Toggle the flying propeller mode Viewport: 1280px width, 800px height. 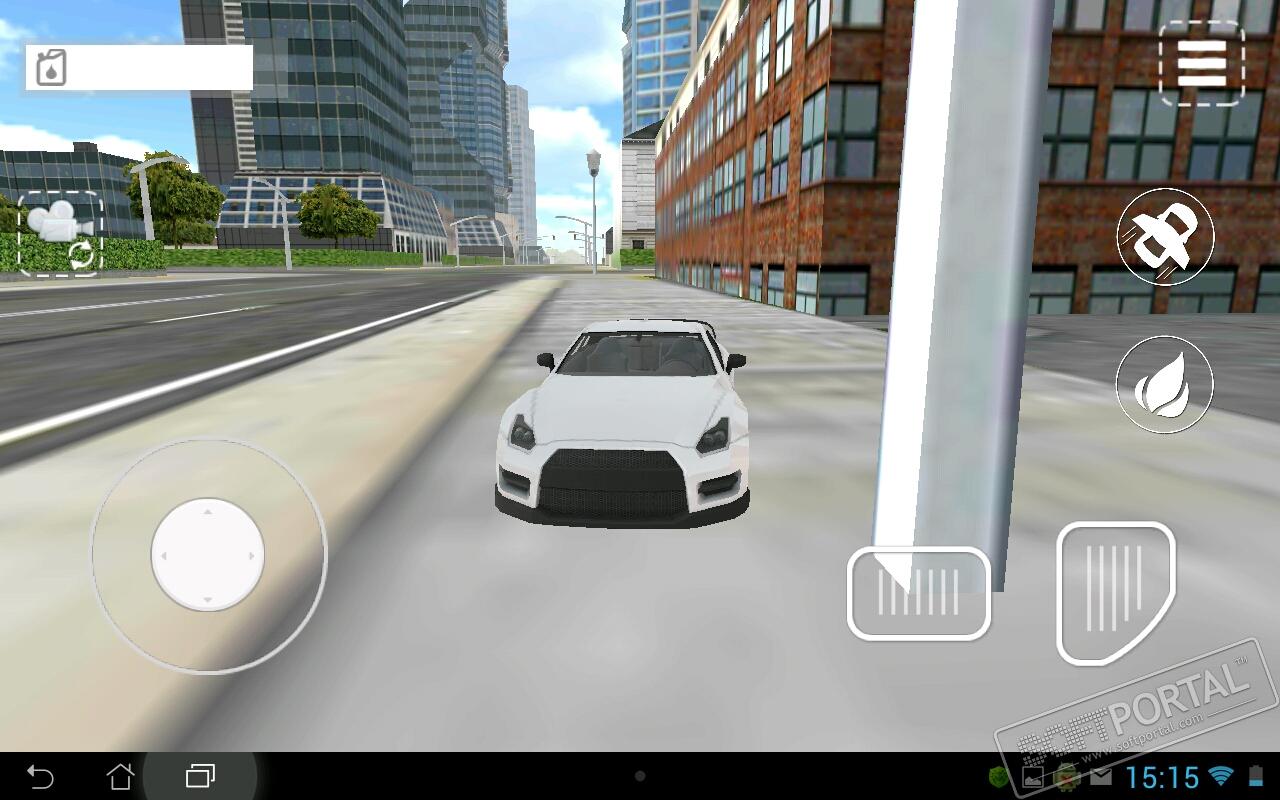pyautogui.click(x=1165, y=237)
